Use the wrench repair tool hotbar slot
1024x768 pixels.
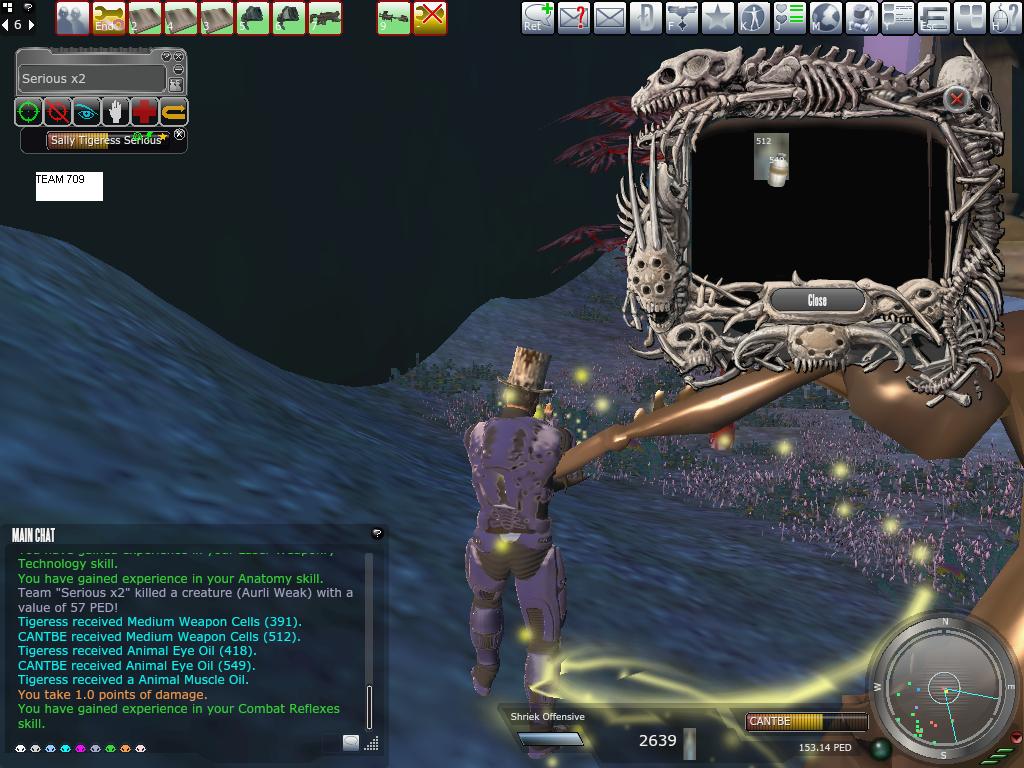pyautogui.click(x=108, y=18)
